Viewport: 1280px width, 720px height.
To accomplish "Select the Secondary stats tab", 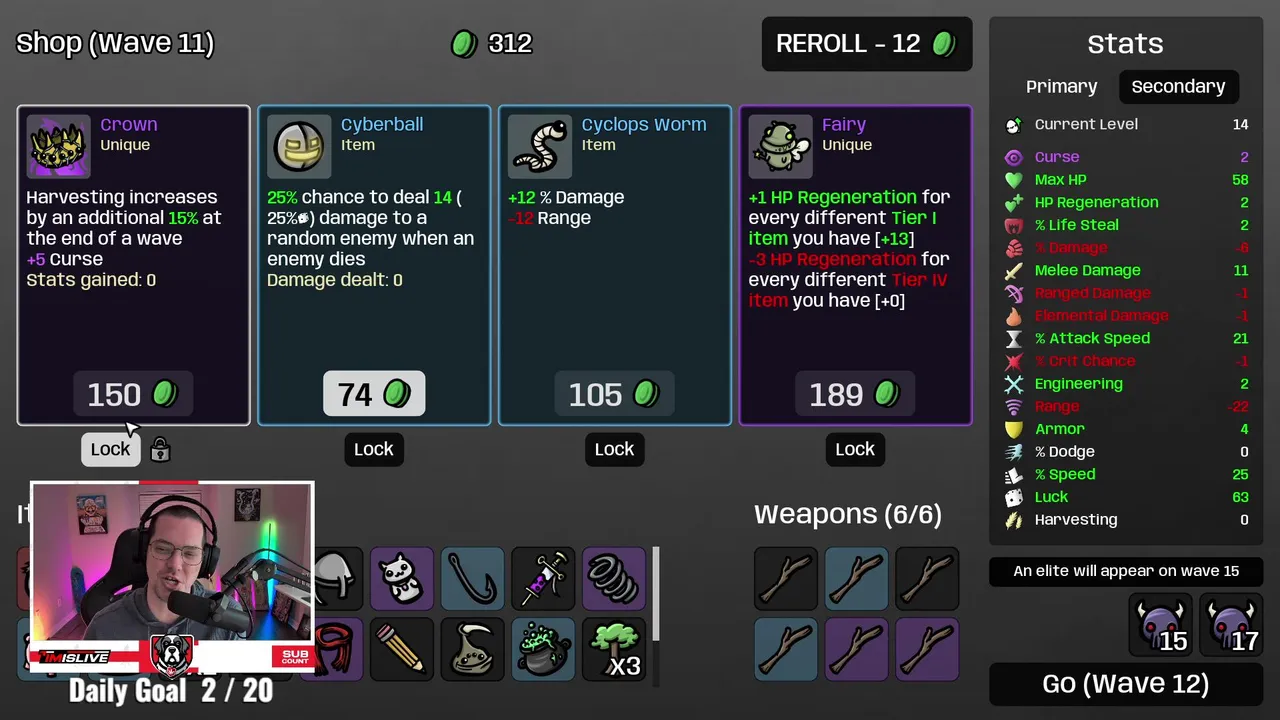I will (1178, 87).
